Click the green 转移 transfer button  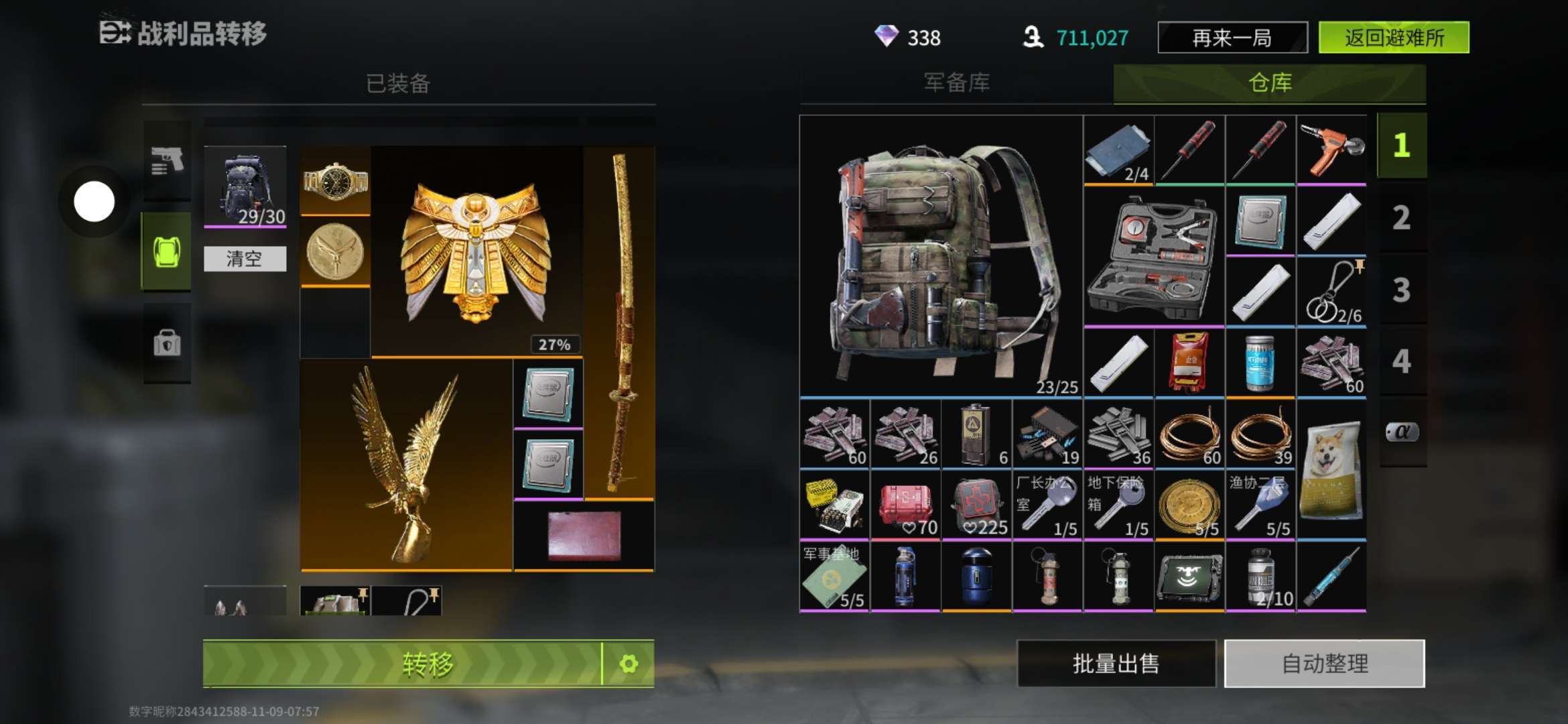tap(402, 664)
